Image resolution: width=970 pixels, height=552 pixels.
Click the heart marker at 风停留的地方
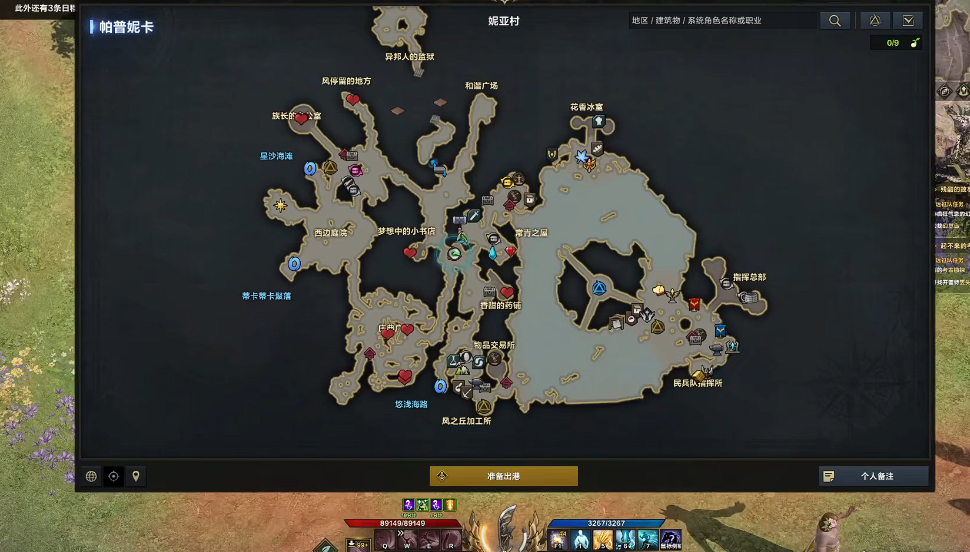click(353, 100)
